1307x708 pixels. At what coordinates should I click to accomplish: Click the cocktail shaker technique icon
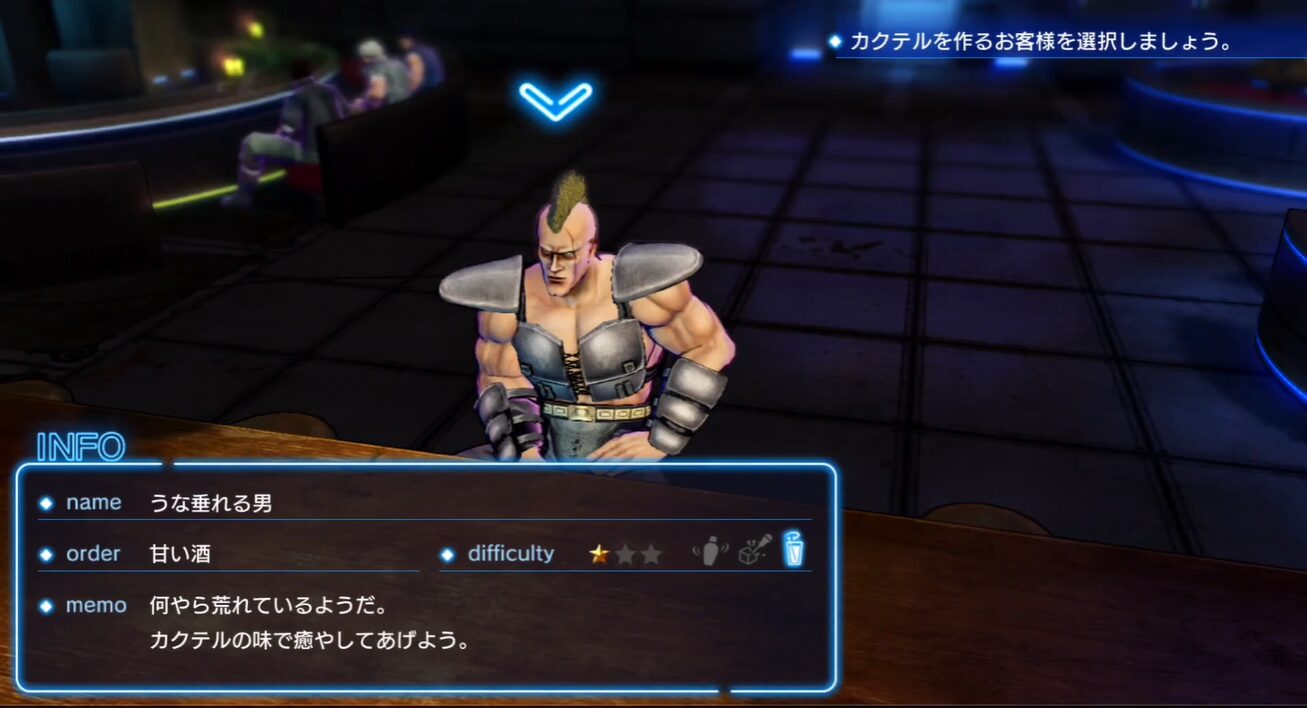[x=709, y=551]
